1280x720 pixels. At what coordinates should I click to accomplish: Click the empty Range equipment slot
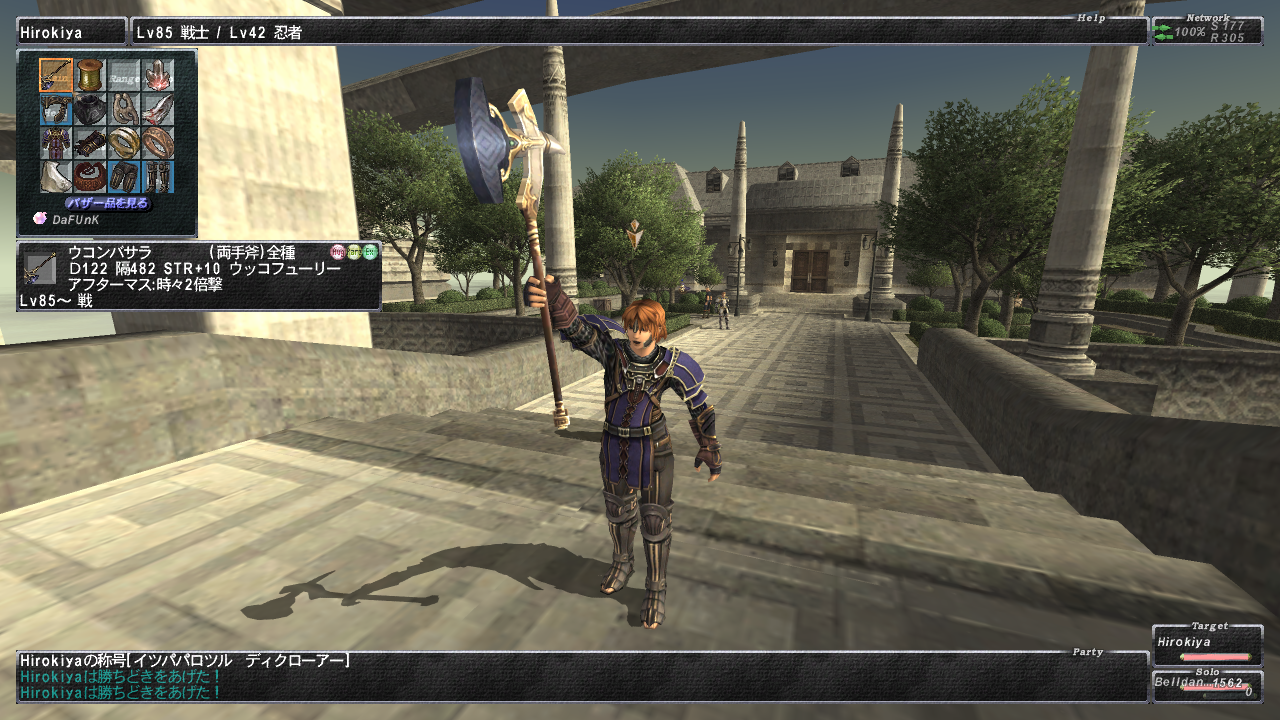coord(124,75)
